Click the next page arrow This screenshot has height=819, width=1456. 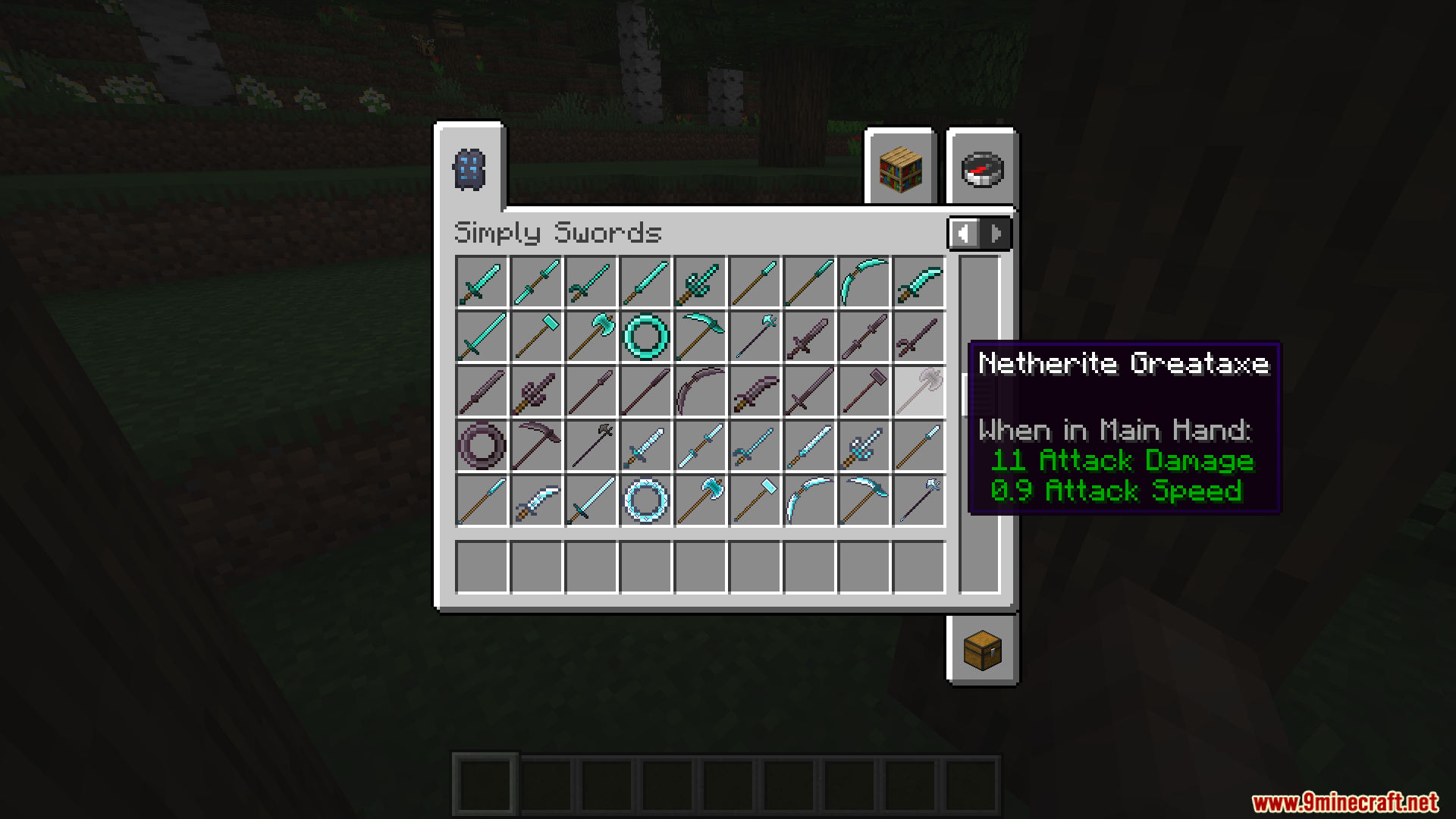click(x=994, y=234)
